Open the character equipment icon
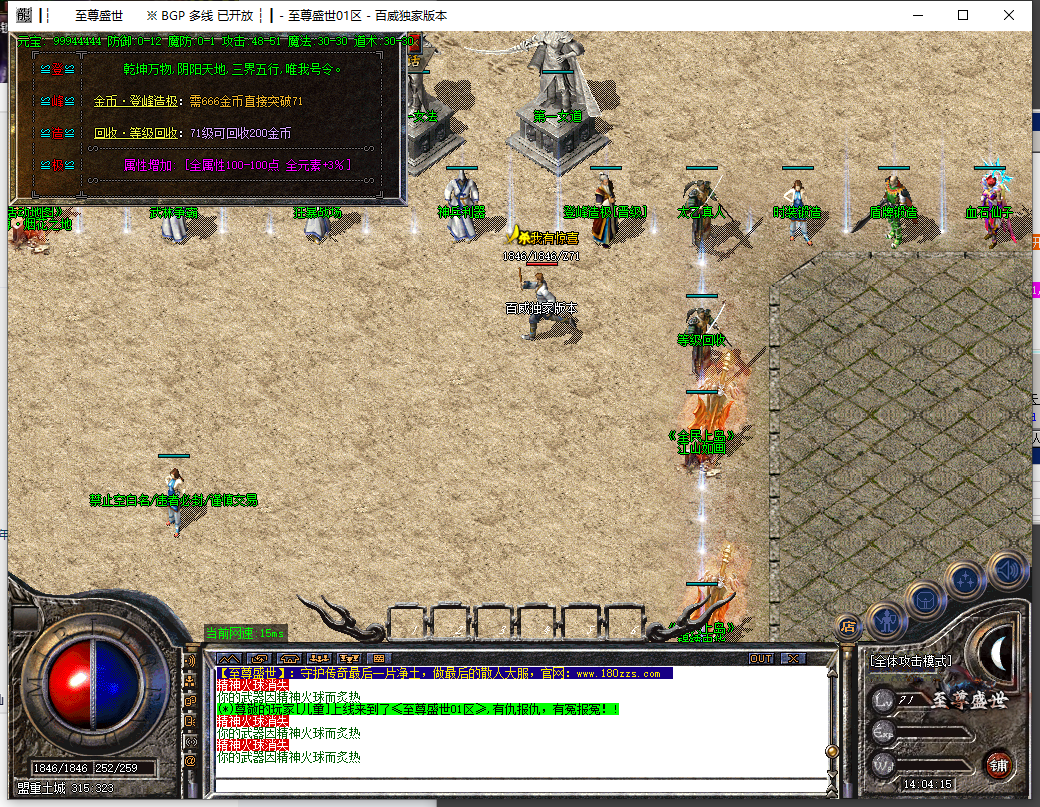 [x=887, y=620]
